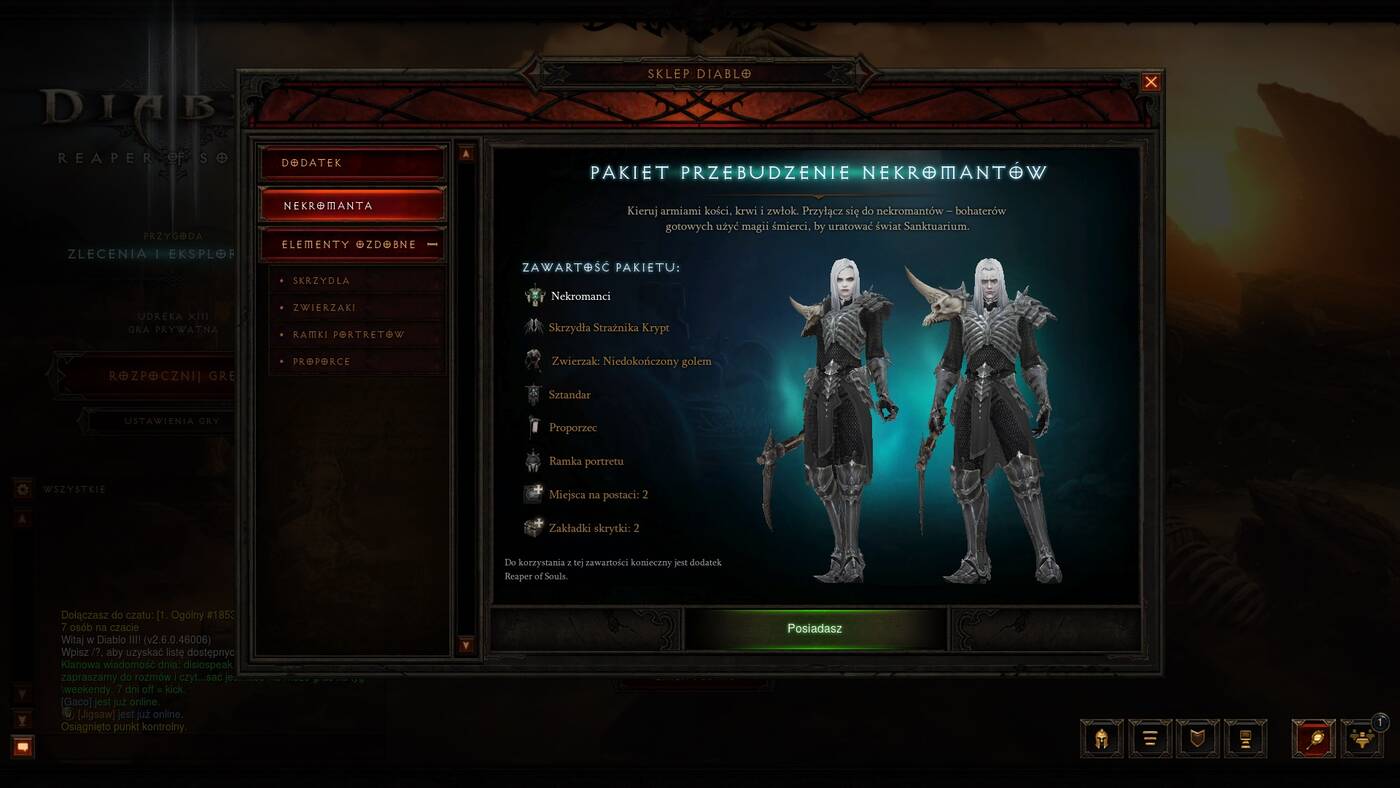Show the Zwierzaki pets list
Screen dimensions: 1400x788
[x=325, y=308]
